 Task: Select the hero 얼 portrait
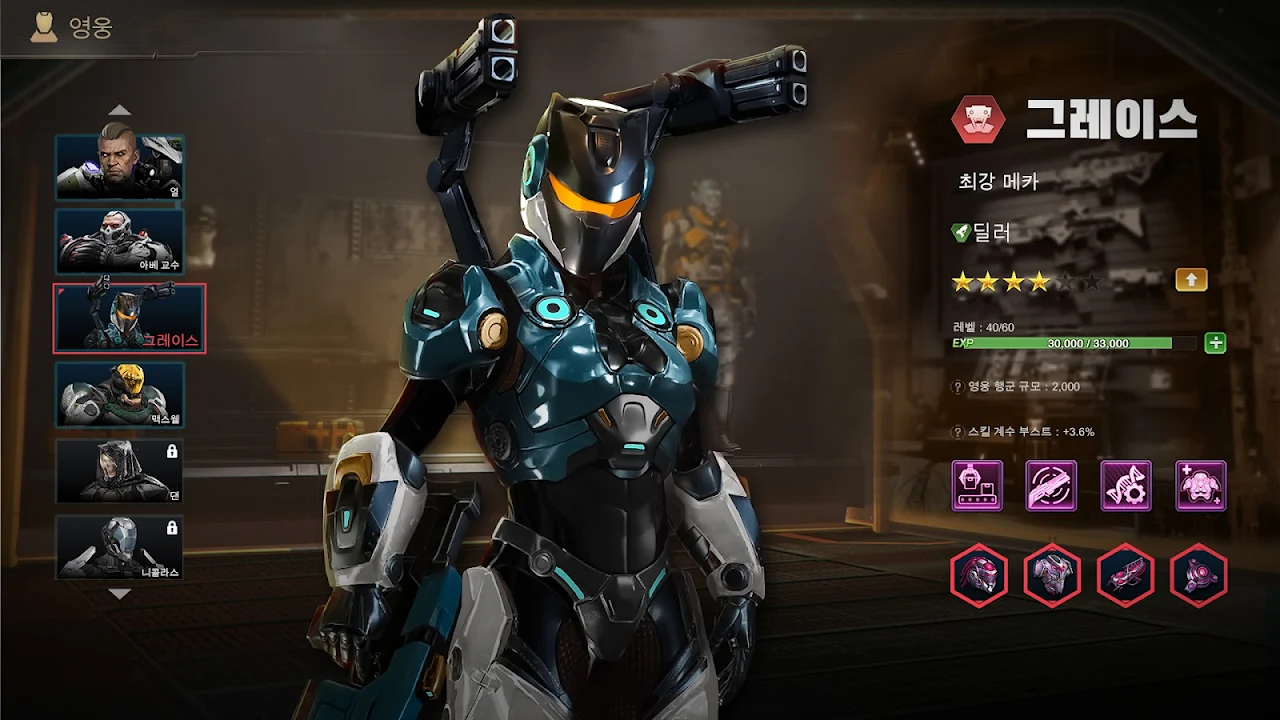[x=120, y=167]
